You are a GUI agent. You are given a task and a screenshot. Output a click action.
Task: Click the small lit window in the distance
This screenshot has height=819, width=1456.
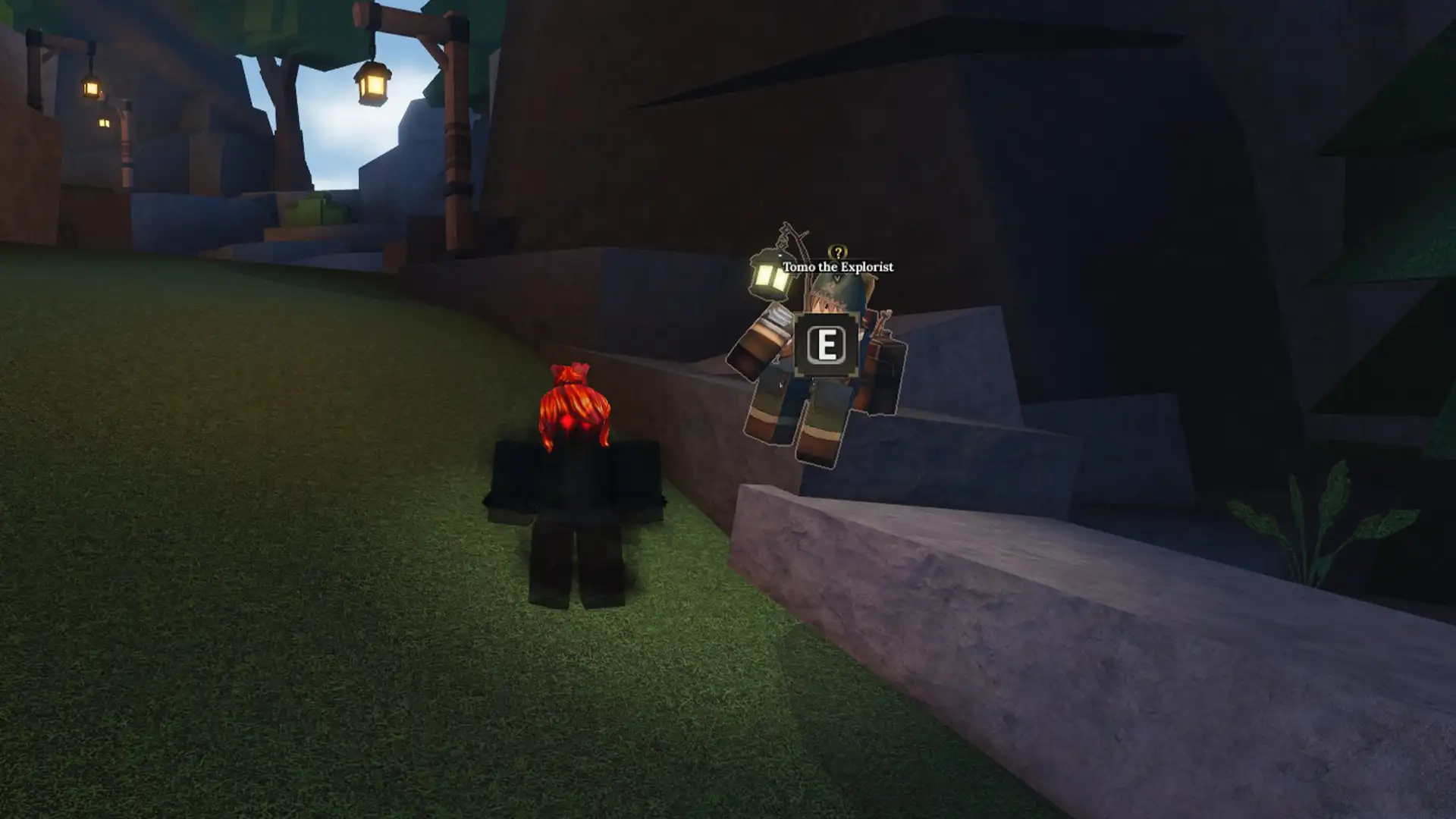(105, 124)
